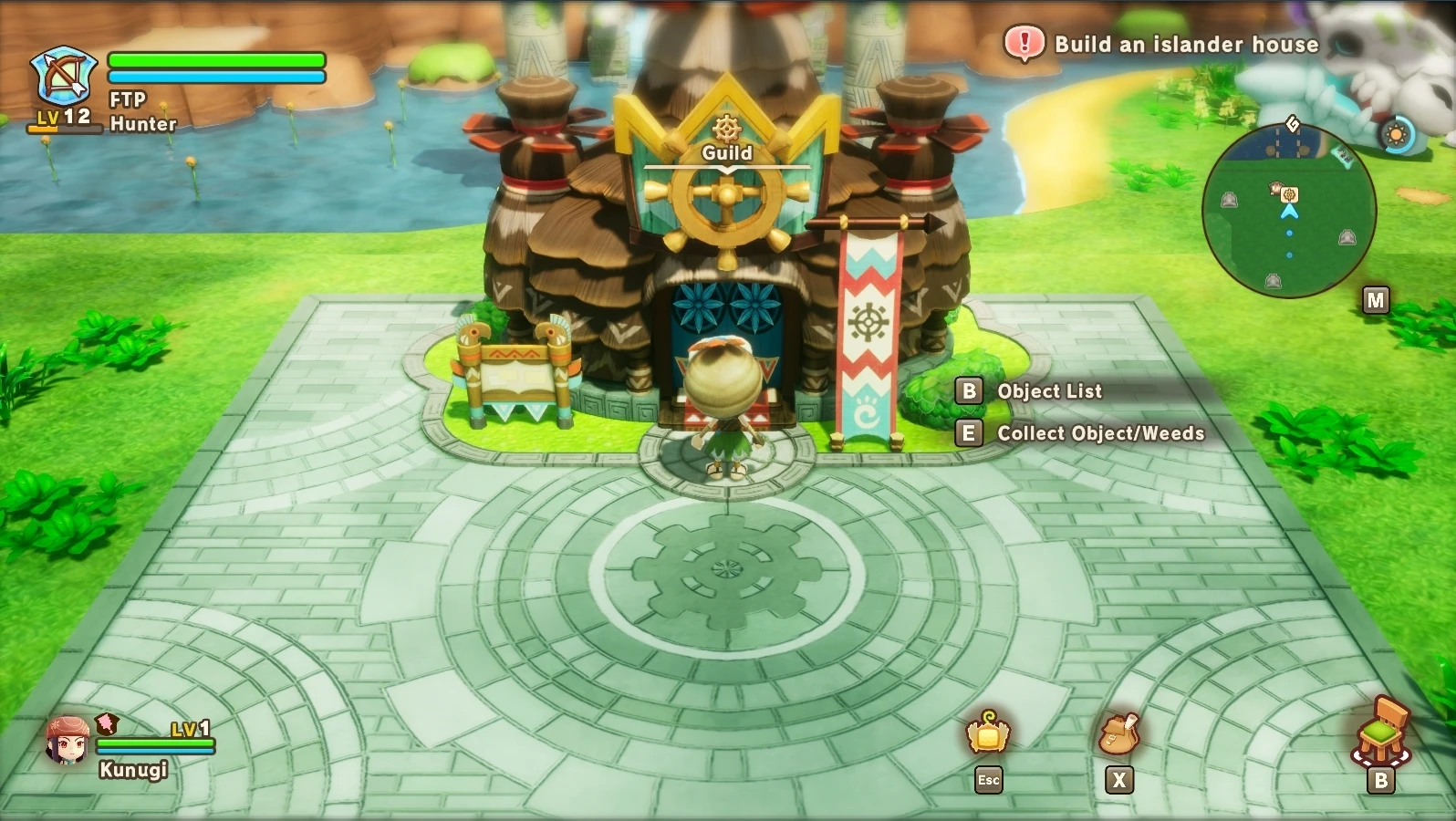Choose Collect Object/Weeds option
The height and width of the screenshot is (821, 1456).
(1099, 433)
